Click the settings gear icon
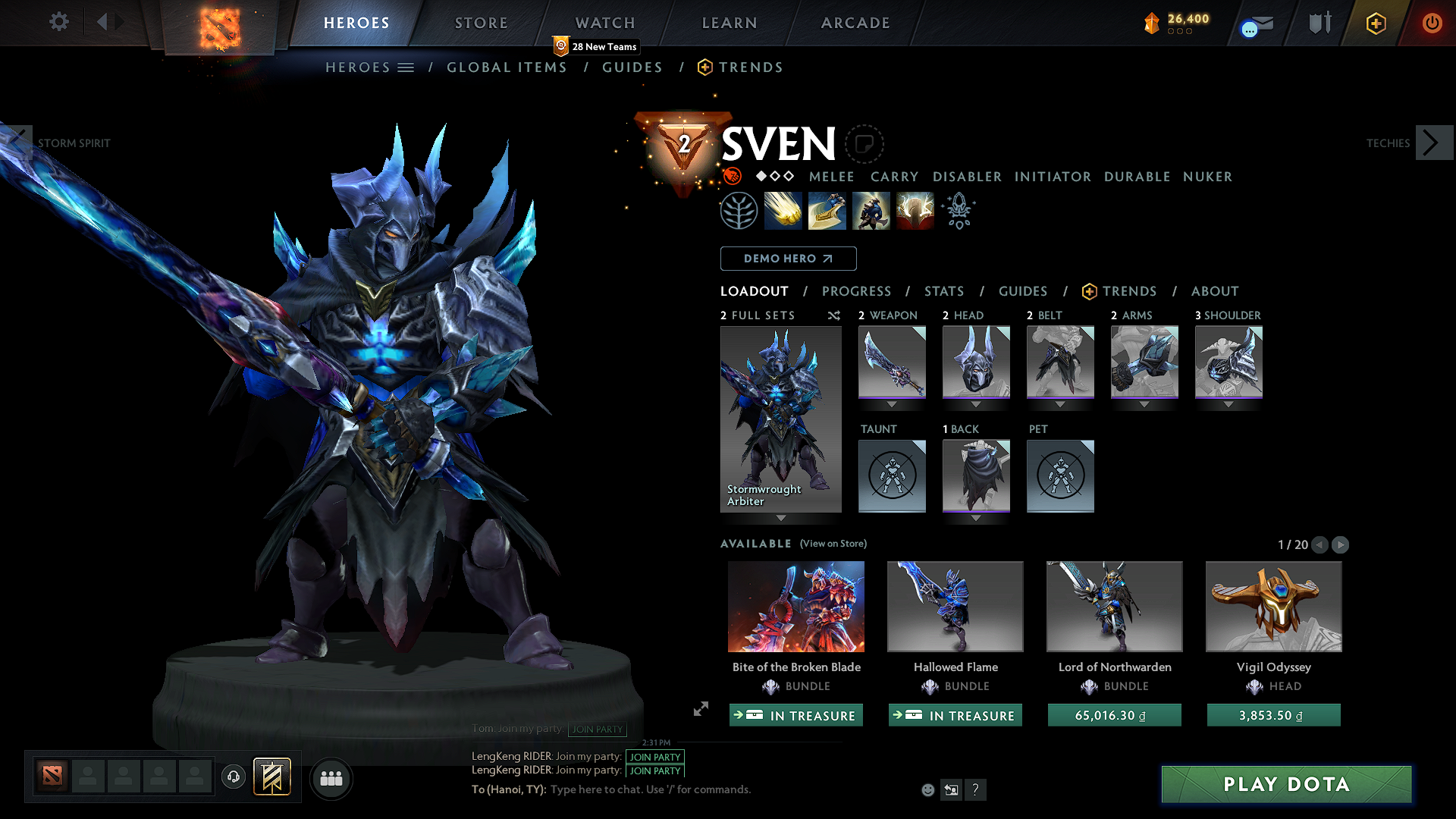1456x819 pixels. click(x=58, y=22)
